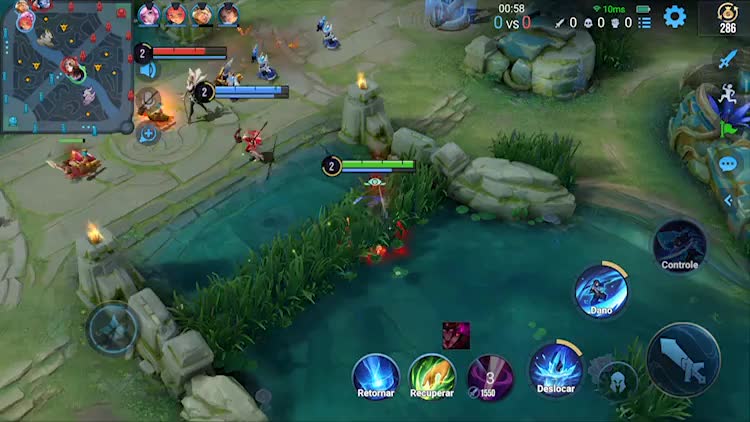The height and width of the screenshot is (422, 750).
Task: Open the gold shop showing 286
Action: pos(727,17)
